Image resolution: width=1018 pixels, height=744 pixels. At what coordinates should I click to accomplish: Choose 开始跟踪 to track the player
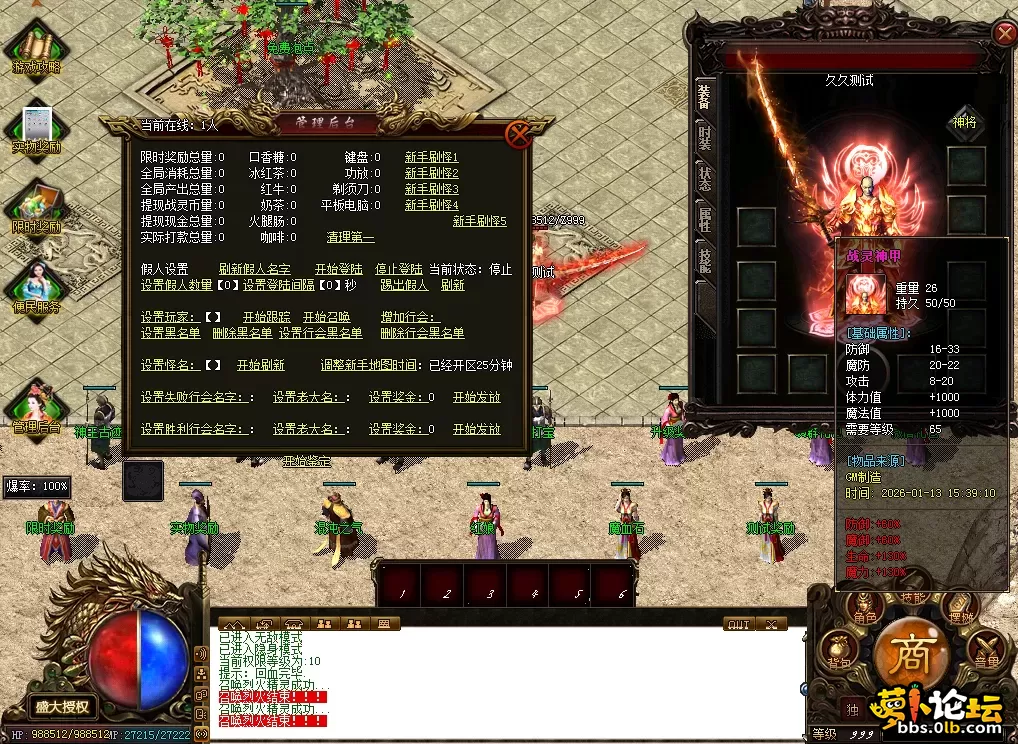[266, 317]
